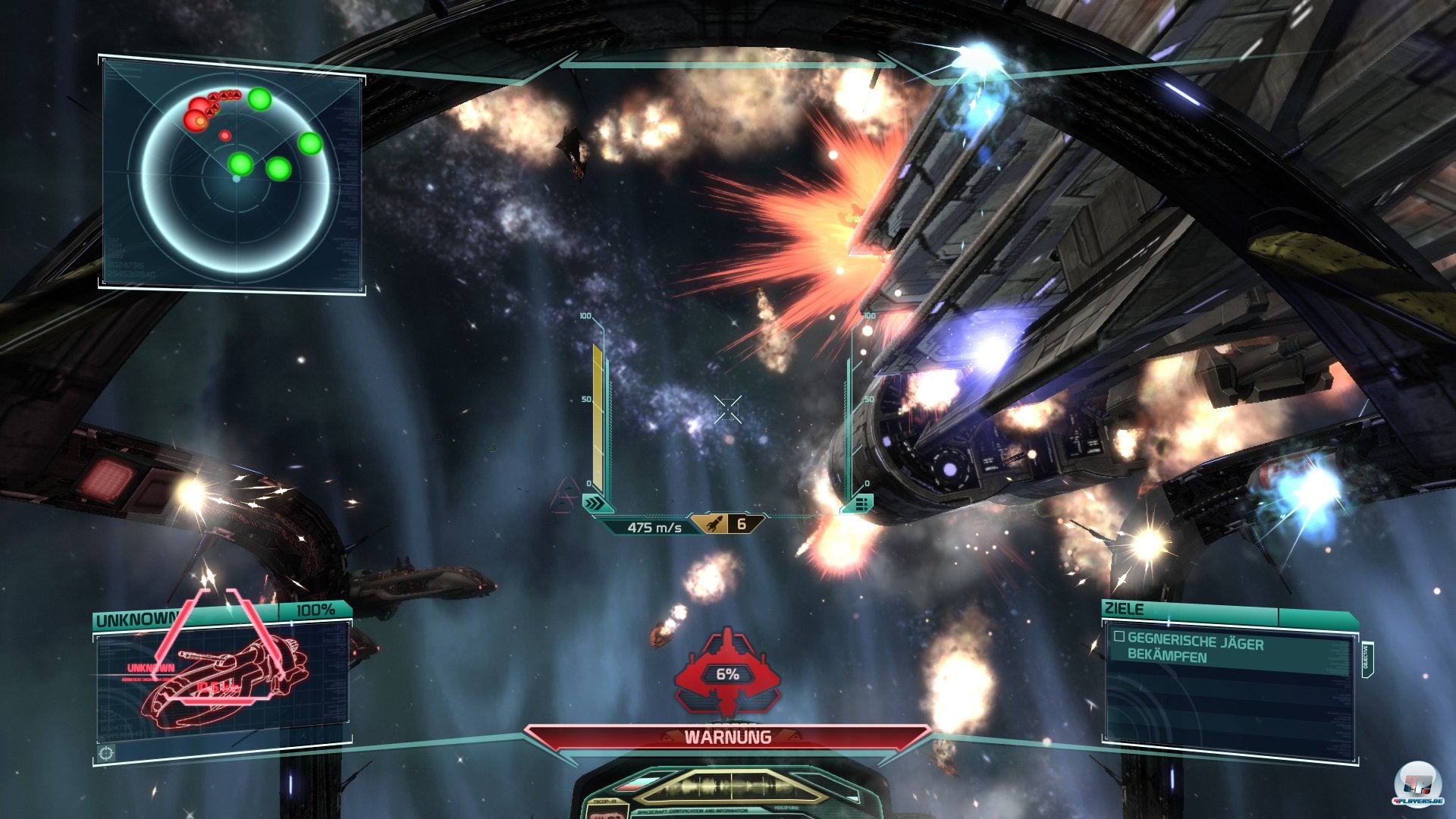Select the rocket weapon icon
Image resolution: width=1456 pixels, height=819 pixels.
click(714, 524)
